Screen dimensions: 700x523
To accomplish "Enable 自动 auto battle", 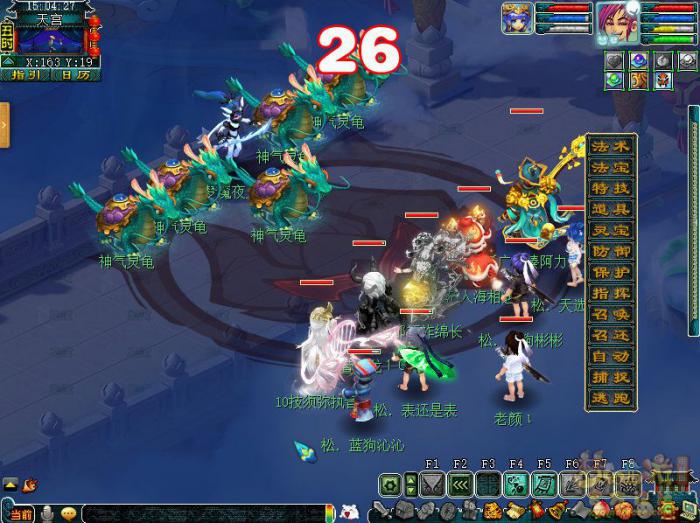I will click(x=611, y=356).
